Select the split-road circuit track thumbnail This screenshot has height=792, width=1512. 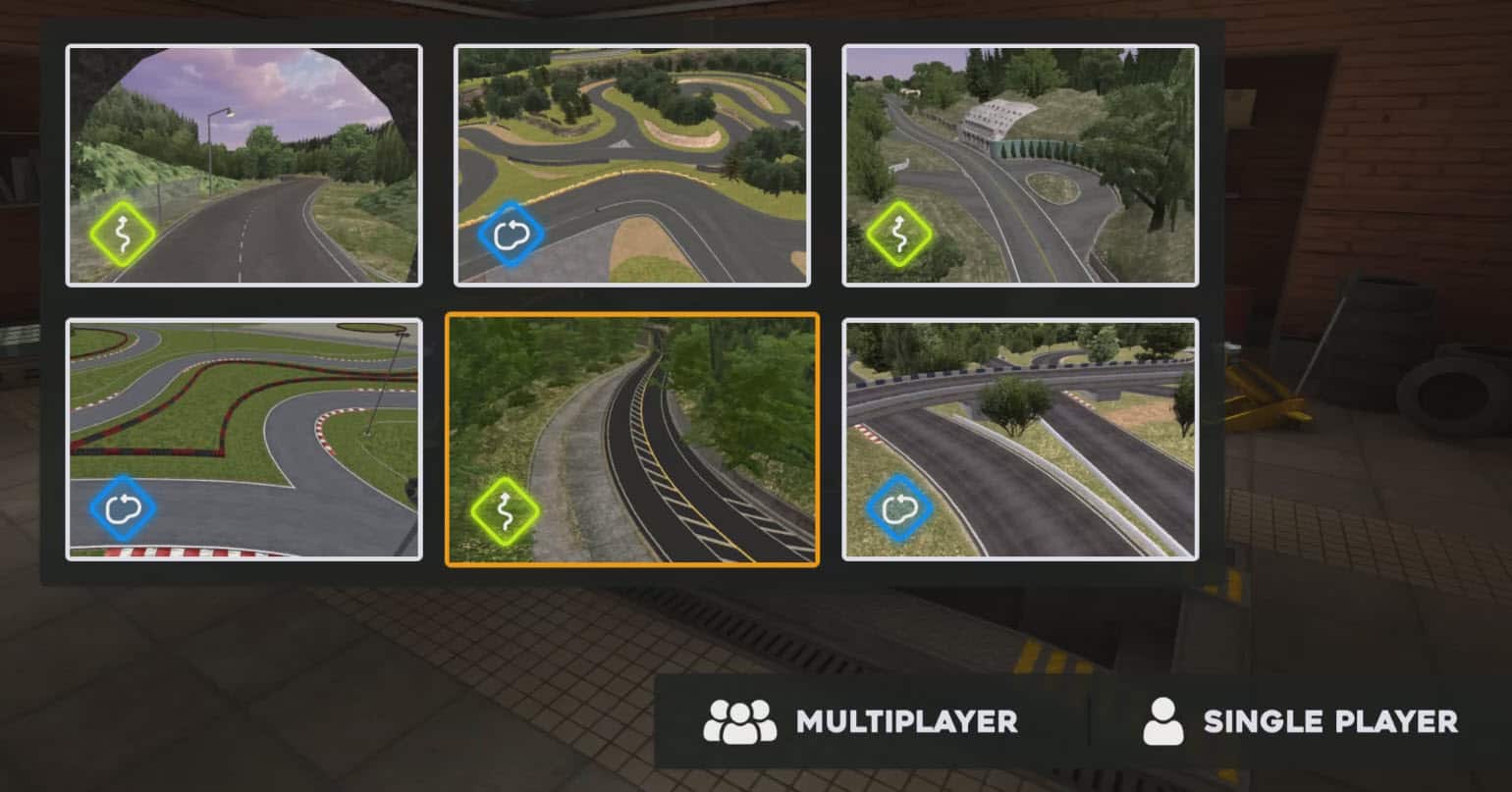pyautogui.click(x=1019, y=439)
